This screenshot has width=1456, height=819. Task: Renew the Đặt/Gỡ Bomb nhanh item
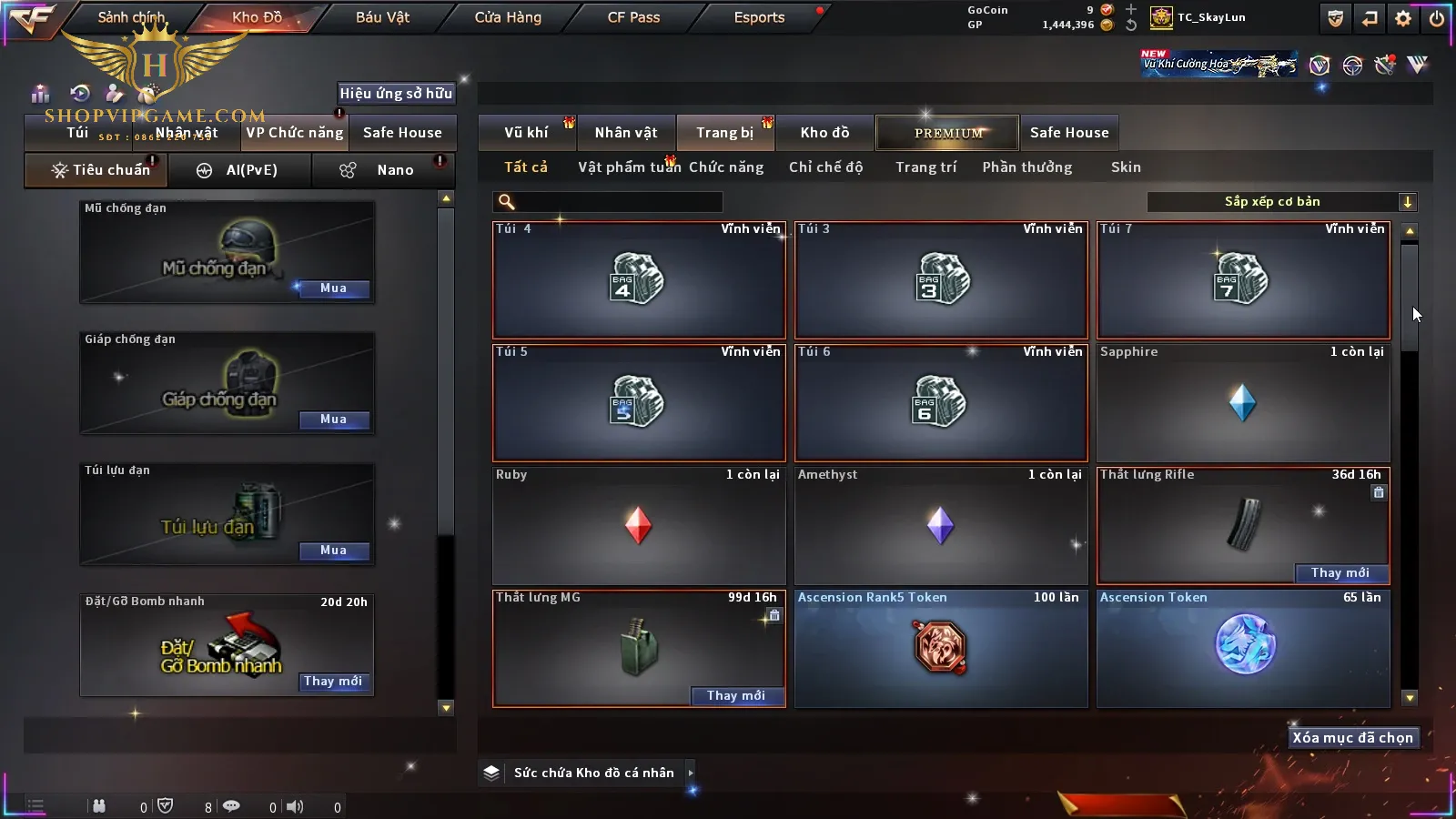click(x=333, y=682)
